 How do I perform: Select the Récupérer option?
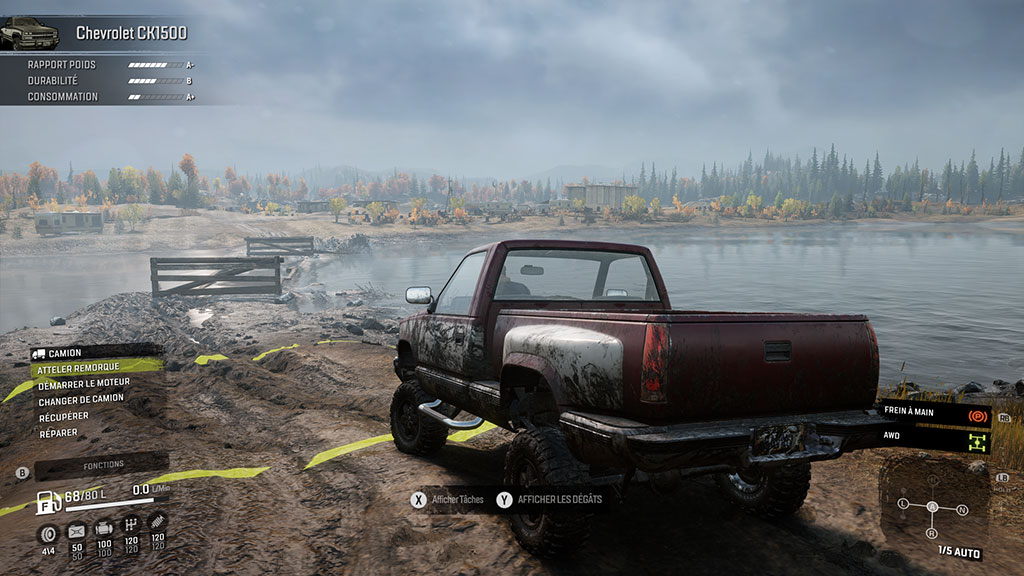pos(63,416)
